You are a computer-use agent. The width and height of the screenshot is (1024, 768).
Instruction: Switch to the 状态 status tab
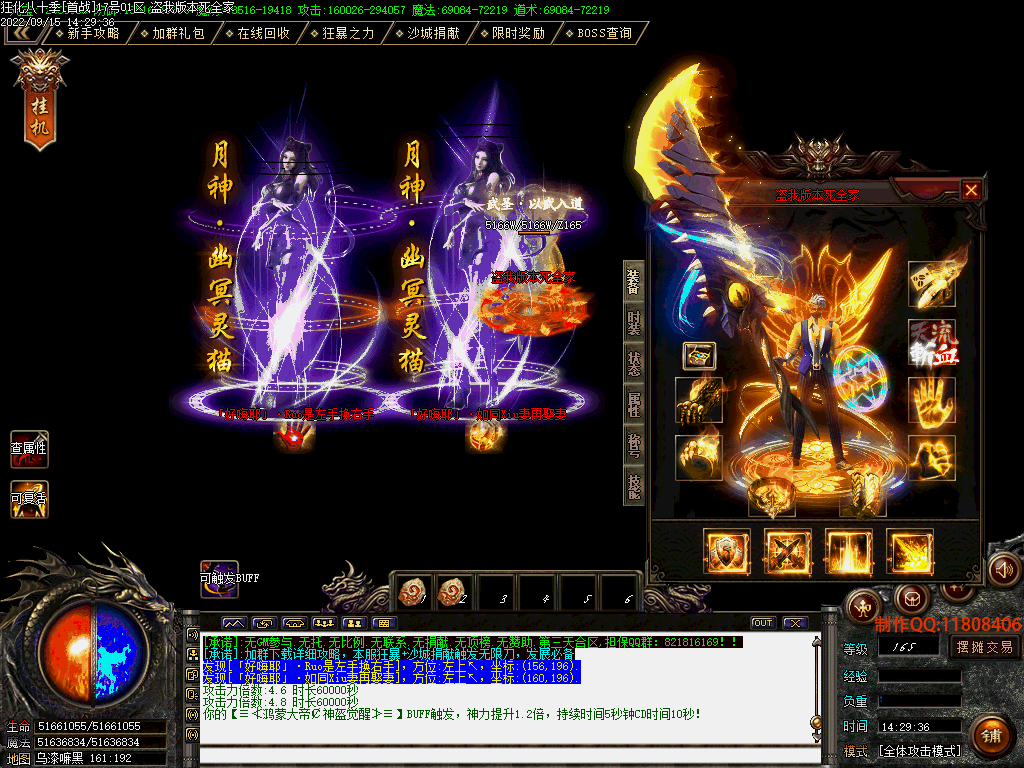[x=634, y=362]
